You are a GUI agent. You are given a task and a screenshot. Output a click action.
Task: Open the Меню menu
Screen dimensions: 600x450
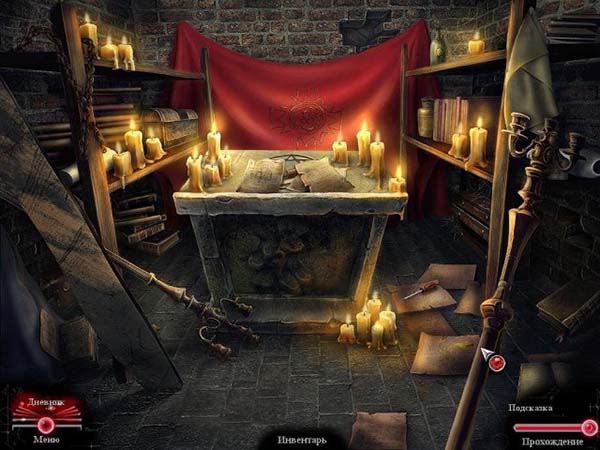pyautogui.click(x=45, y=437)
